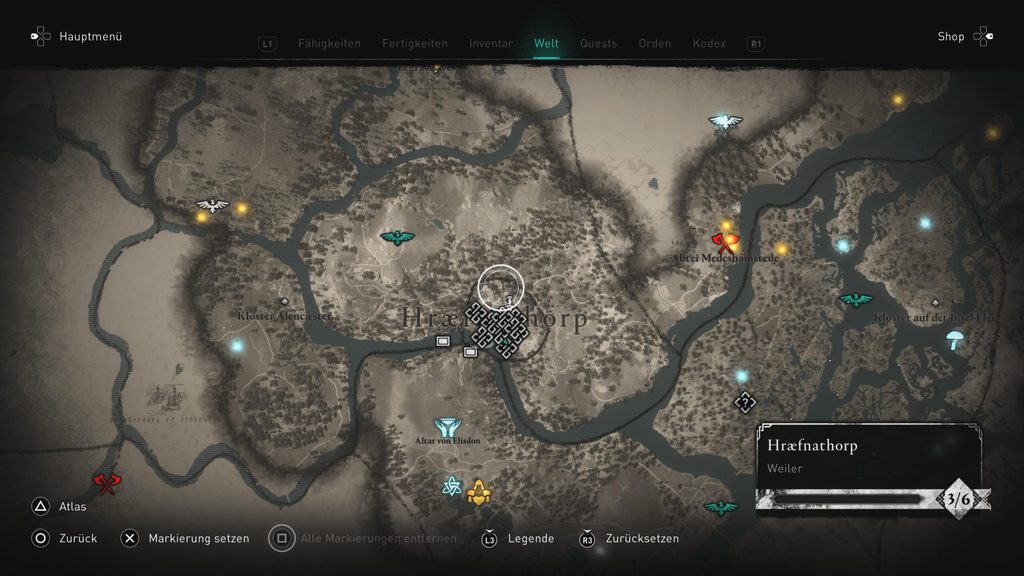Select the Inventar tab
Screen dimensions: 1024x576
pos(491,43)
